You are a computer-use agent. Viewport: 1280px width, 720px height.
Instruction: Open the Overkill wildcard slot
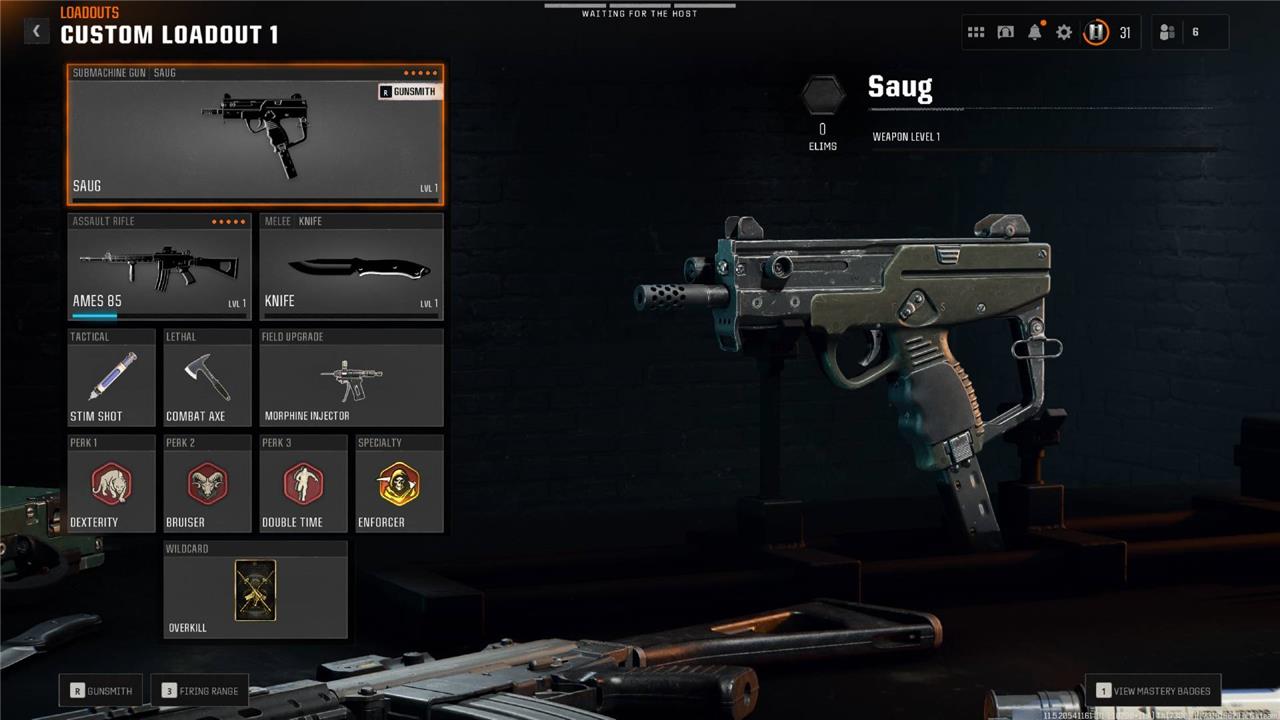(x=255, y=590)
